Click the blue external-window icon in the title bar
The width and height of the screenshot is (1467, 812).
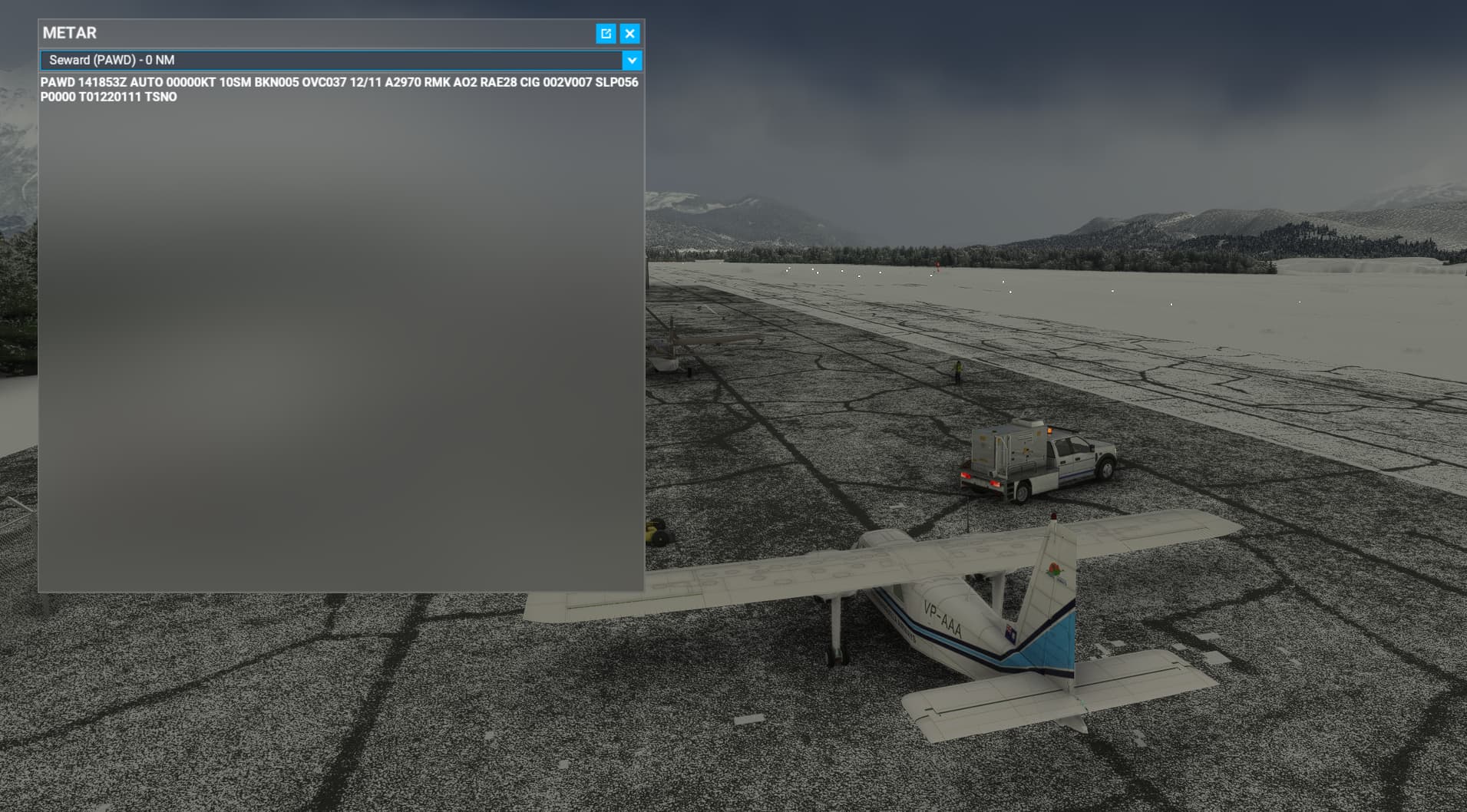pyautogui.click(x=606, y=34)
